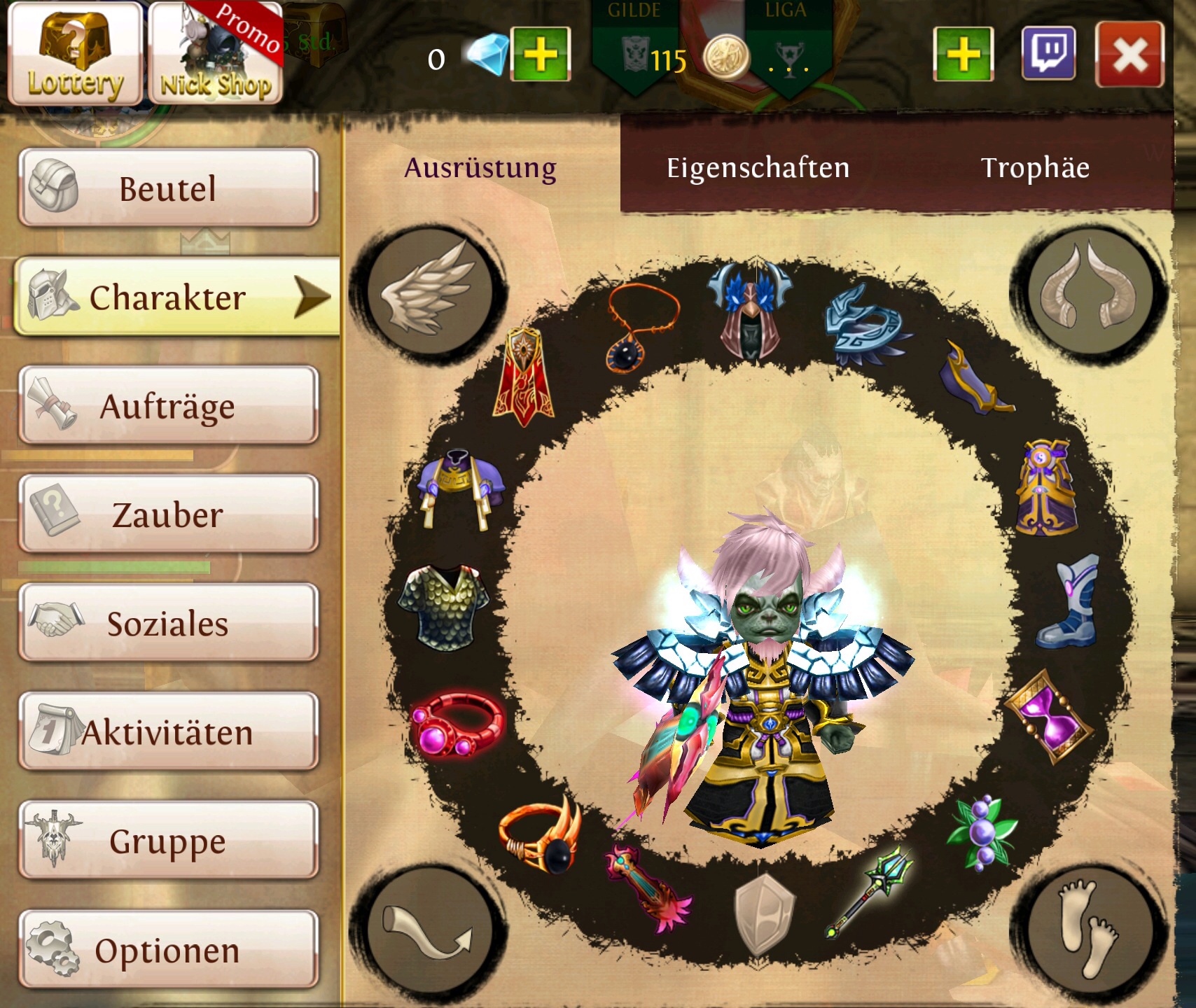
Task: Open the Soziales menu
Action: (x=168, y=623)
